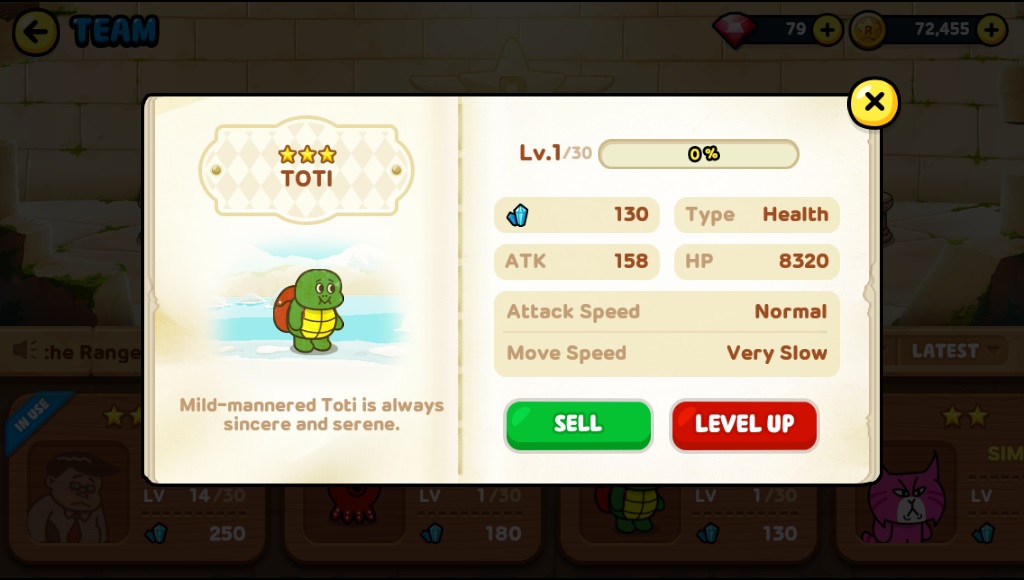Open the Latest sort dropdown
The image size is (1024, 580).
click(x=953, y=351)
